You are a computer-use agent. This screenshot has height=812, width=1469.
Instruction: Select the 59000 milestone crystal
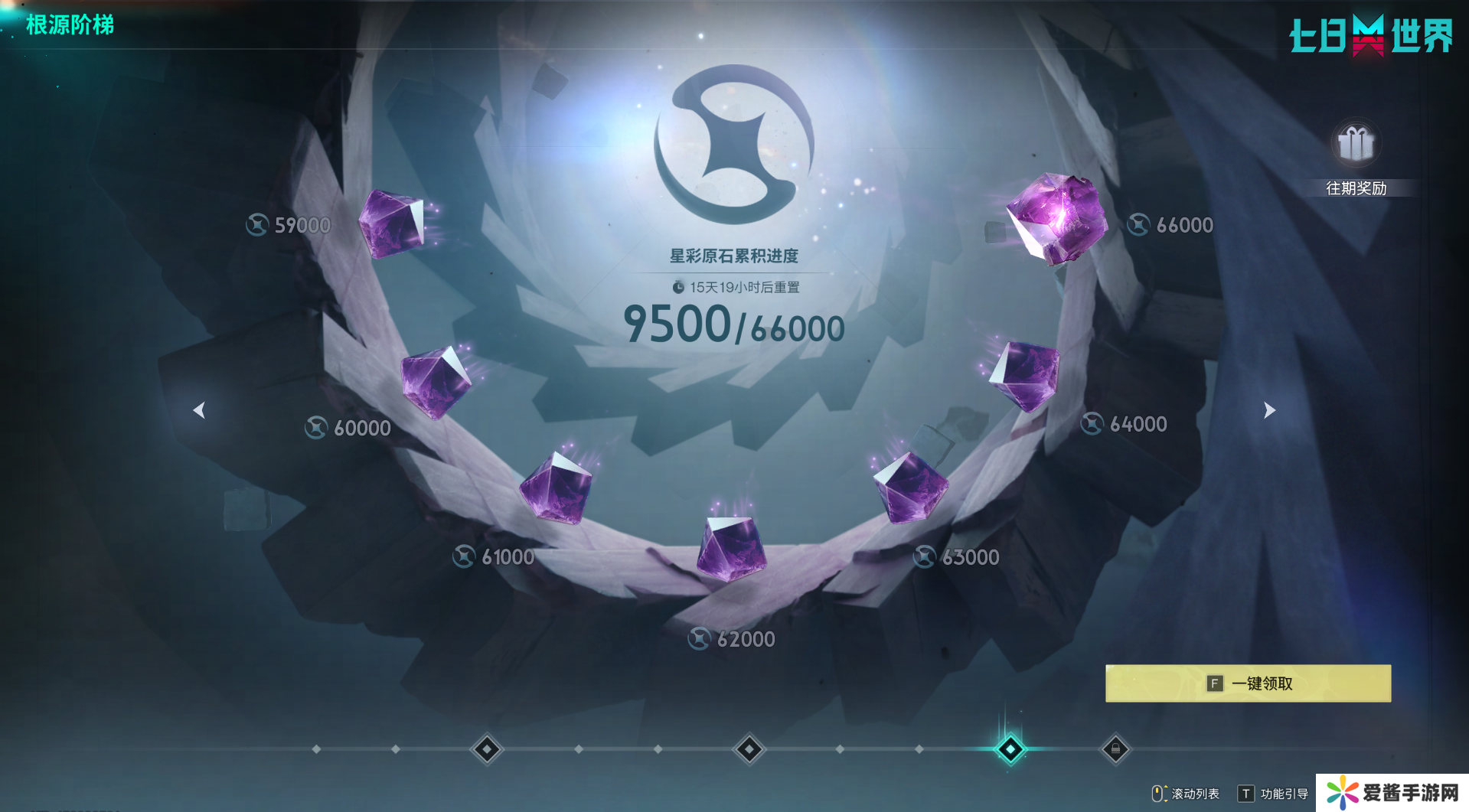392,222
